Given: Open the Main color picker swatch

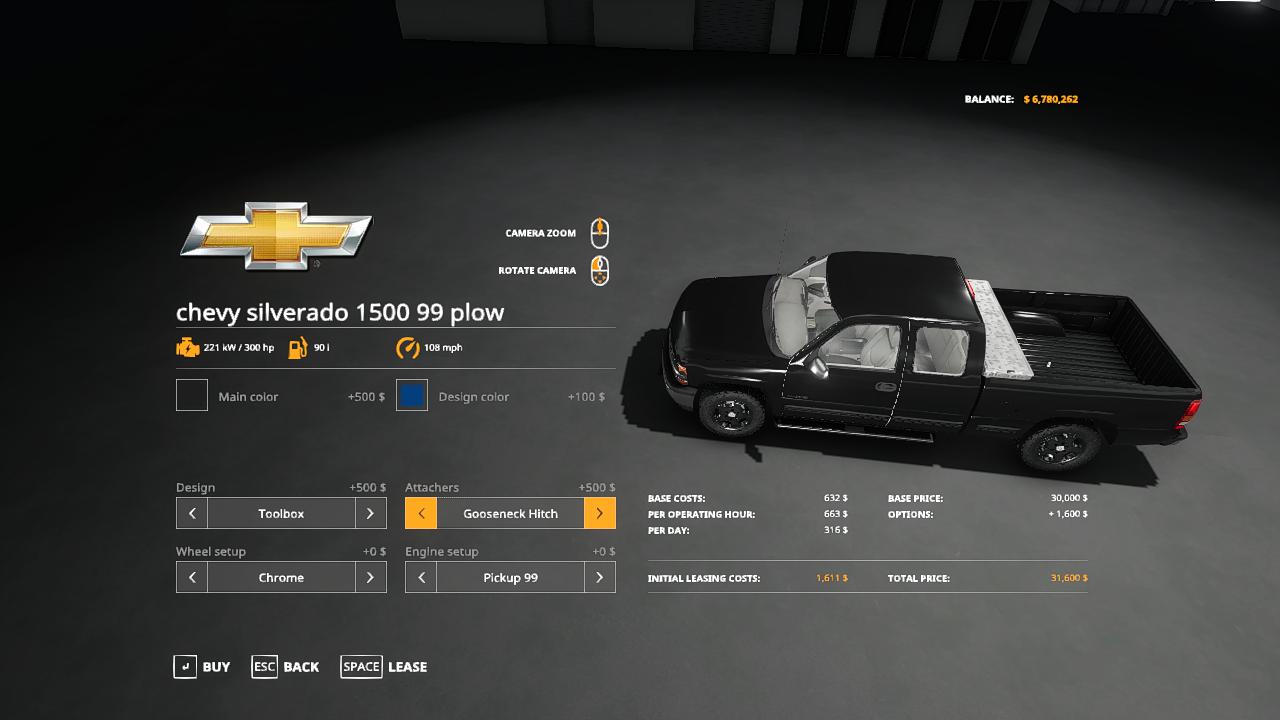Looking at the screenshot, I should [192, 395].
